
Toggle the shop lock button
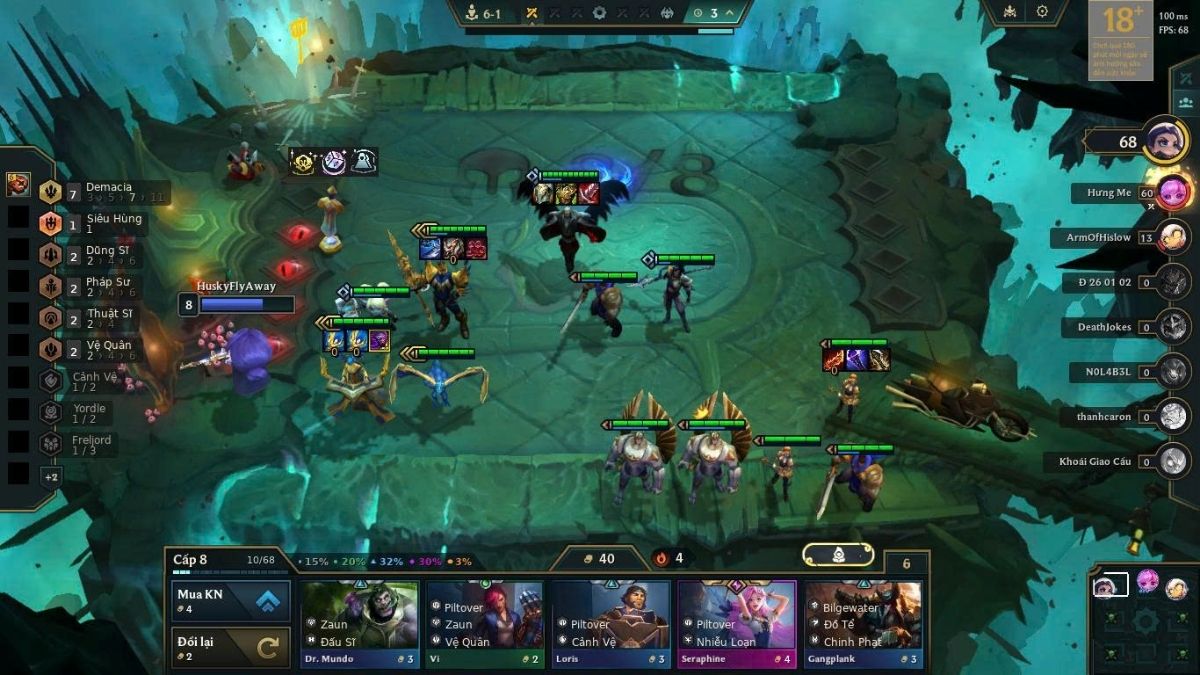point(838,555)
